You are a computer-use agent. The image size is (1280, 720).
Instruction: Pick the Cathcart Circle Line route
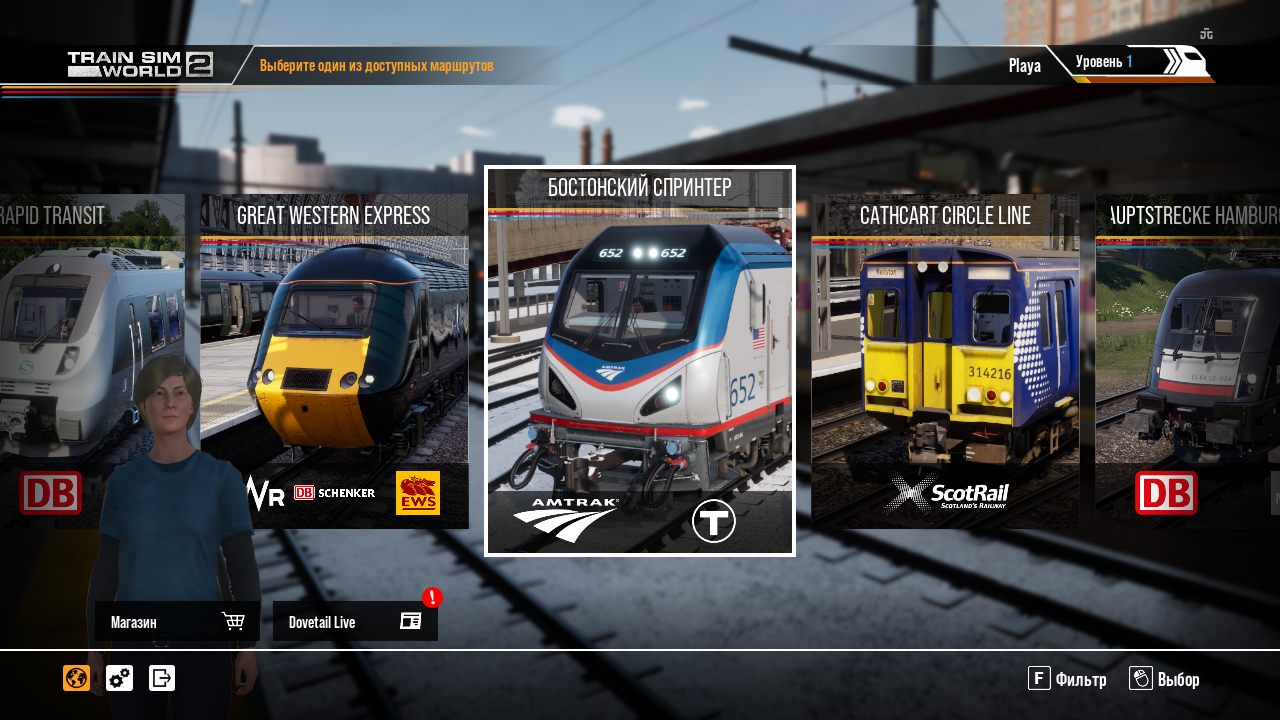point(945,360)
